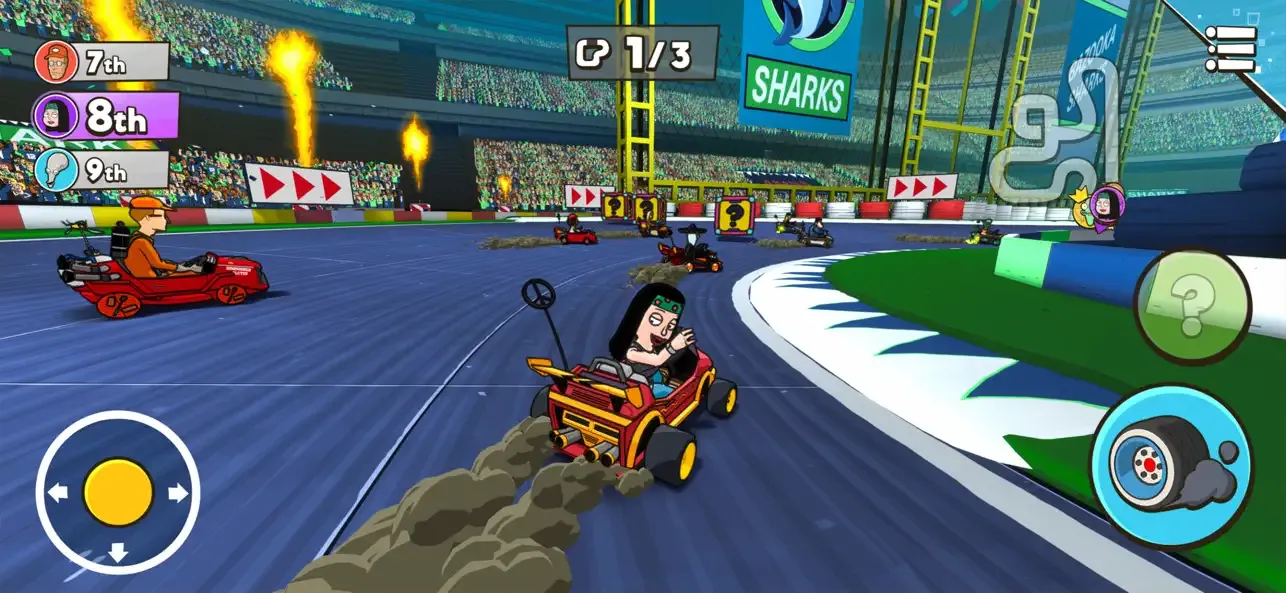Tap the yellow joystick center knob
1286x593 pixels.
pos(118,492)
